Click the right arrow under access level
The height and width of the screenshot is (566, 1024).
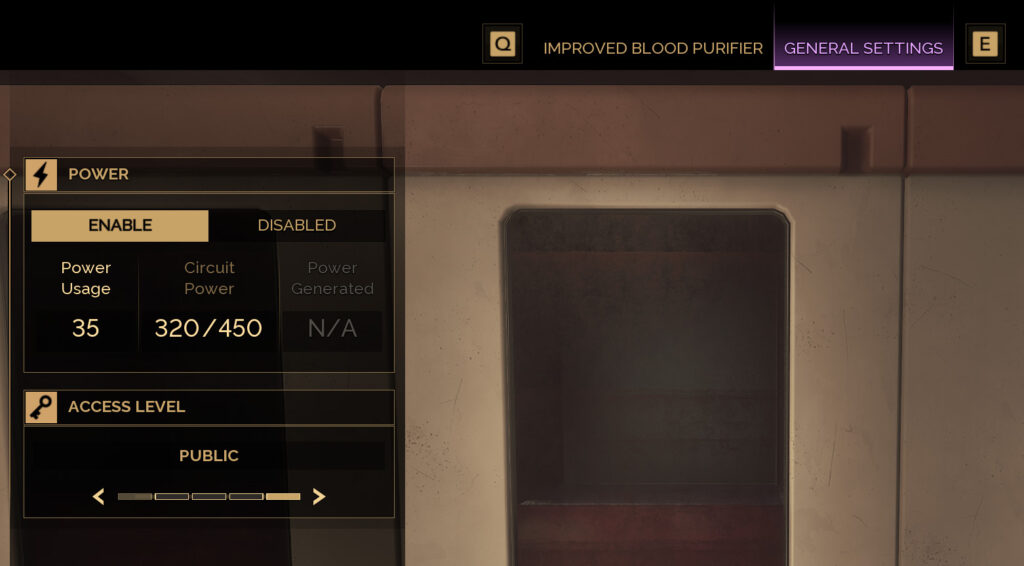(x=319, y=496)
